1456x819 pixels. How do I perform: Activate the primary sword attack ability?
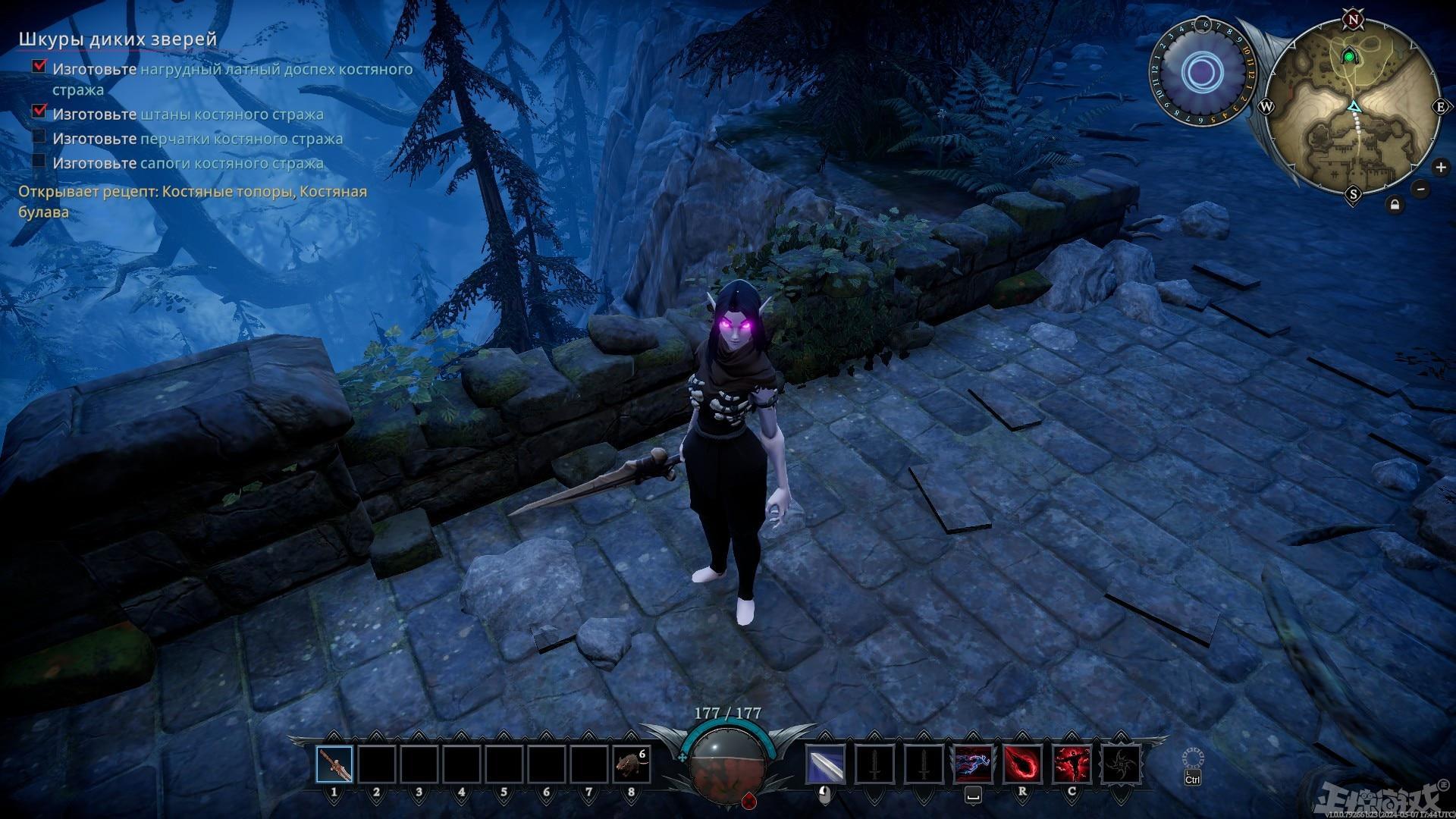826,764
